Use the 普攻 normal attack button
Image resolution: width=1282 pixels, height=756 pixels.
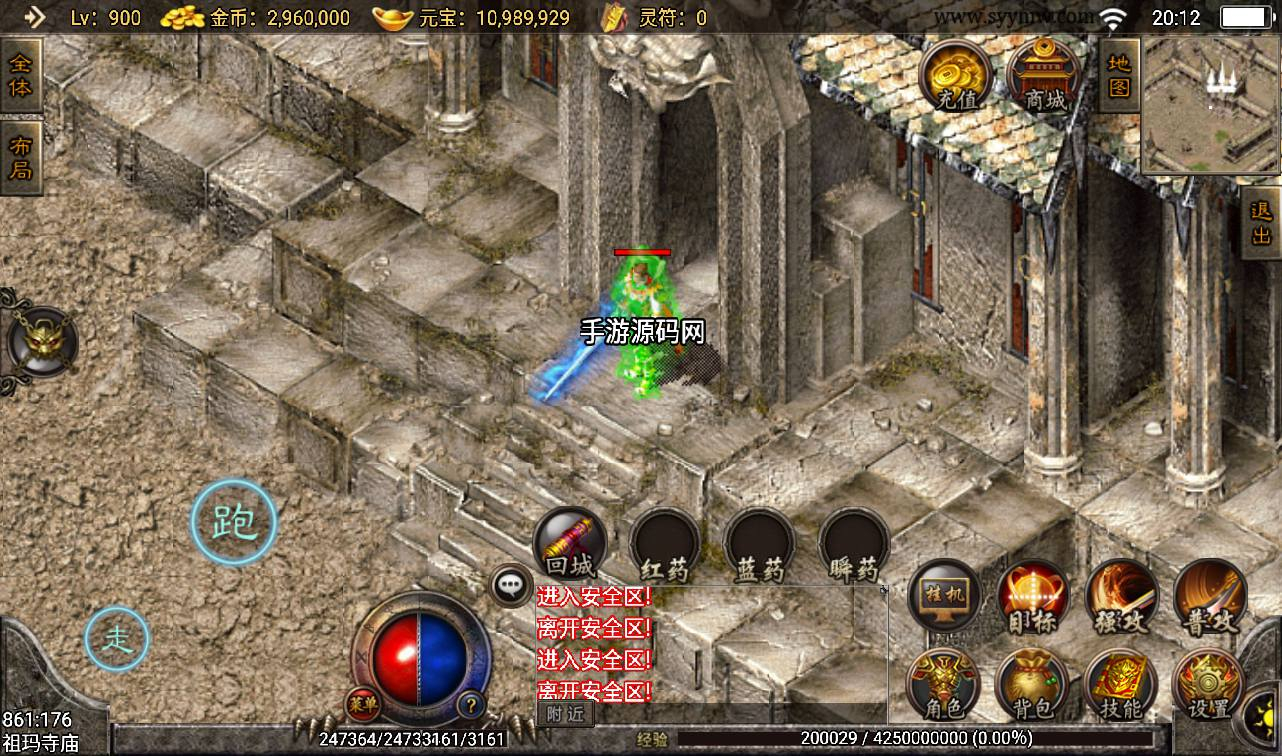coord(1210,596)
